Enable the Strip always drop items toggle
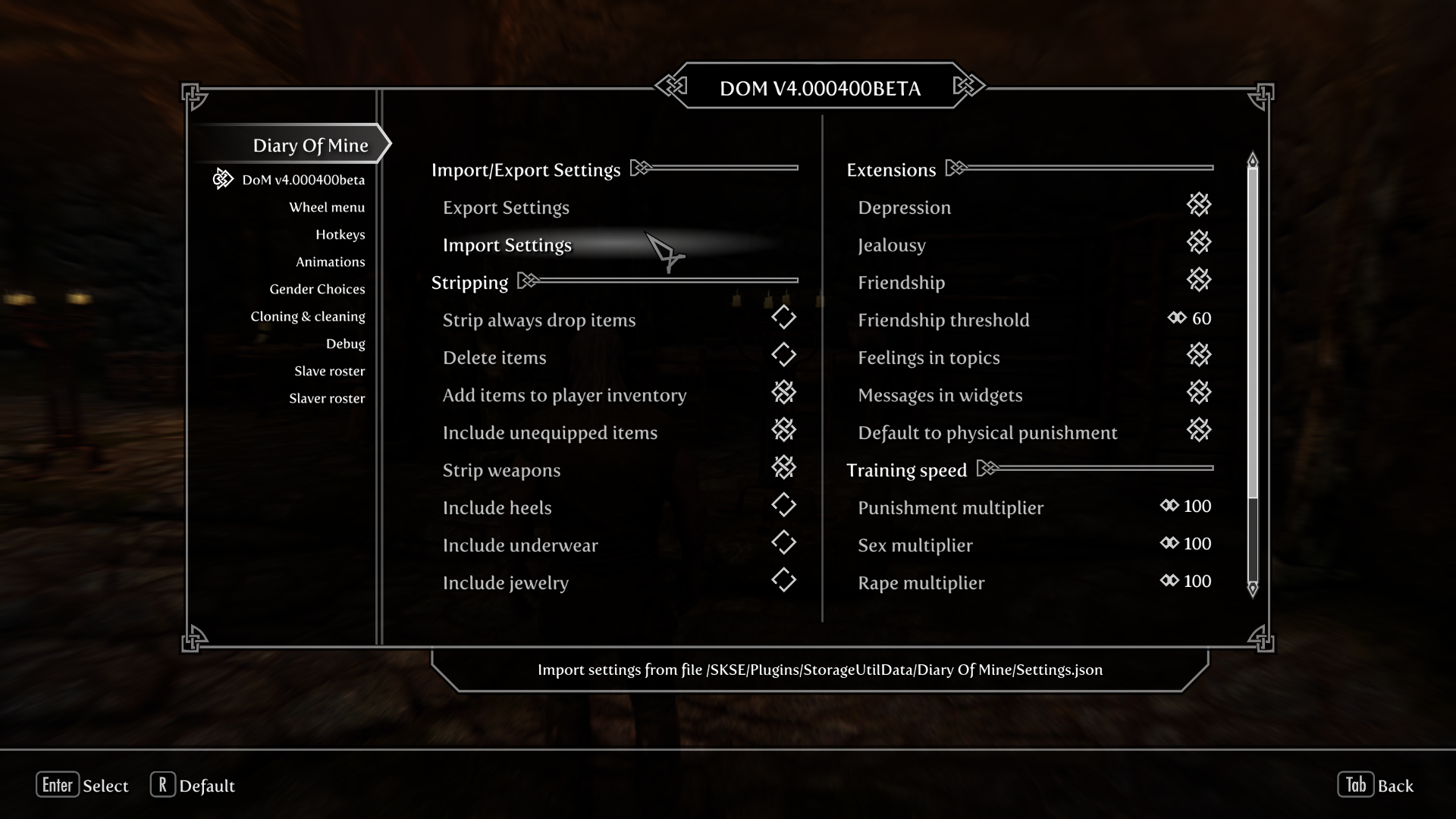The height and width of the screenshot is (819, 1456). [x=784, y=317]
